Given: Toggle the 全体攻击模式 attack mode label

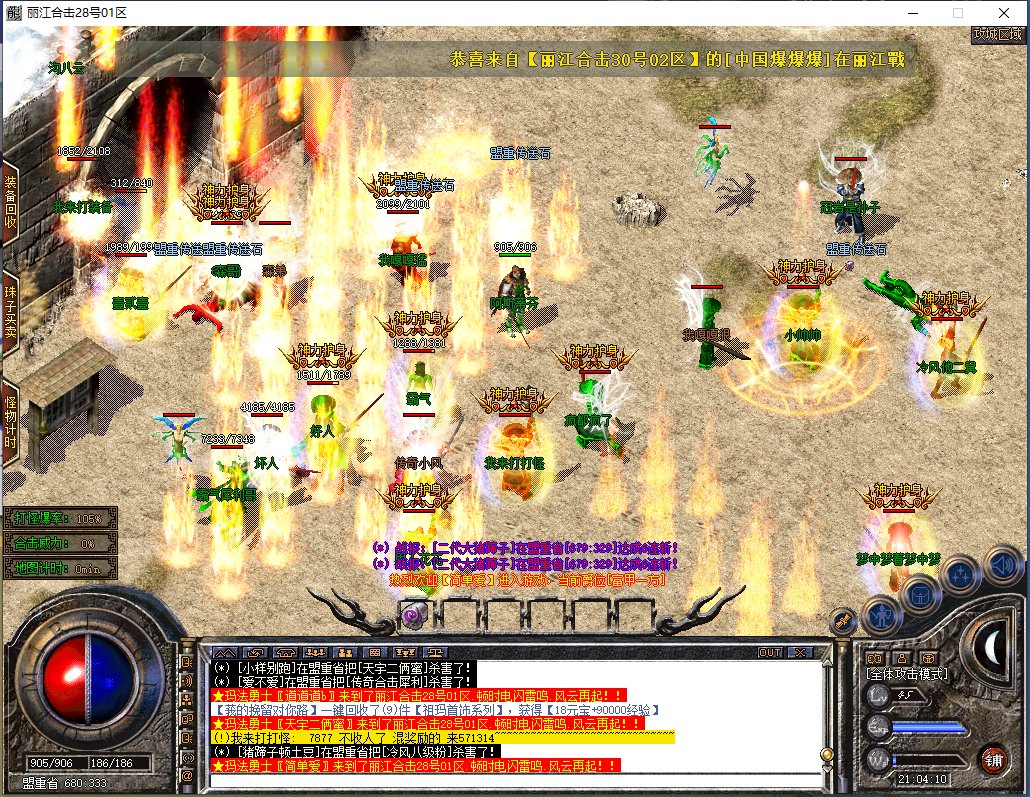Looking at the screenshot, I should coord(906,675).
